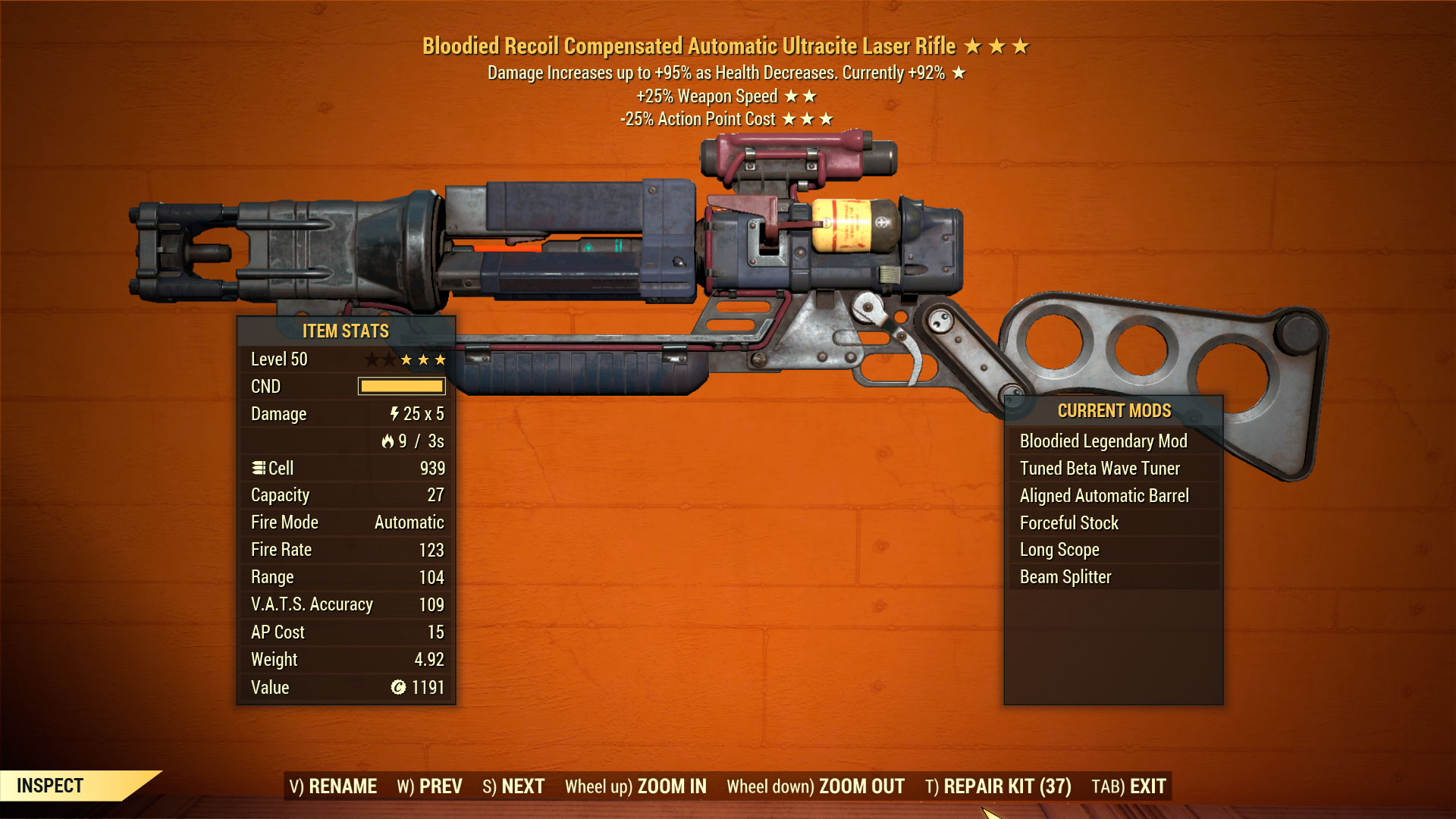Click the caps icon beside Value 1191
This screenshot has width=1456, height=819.
coord(400,687)
